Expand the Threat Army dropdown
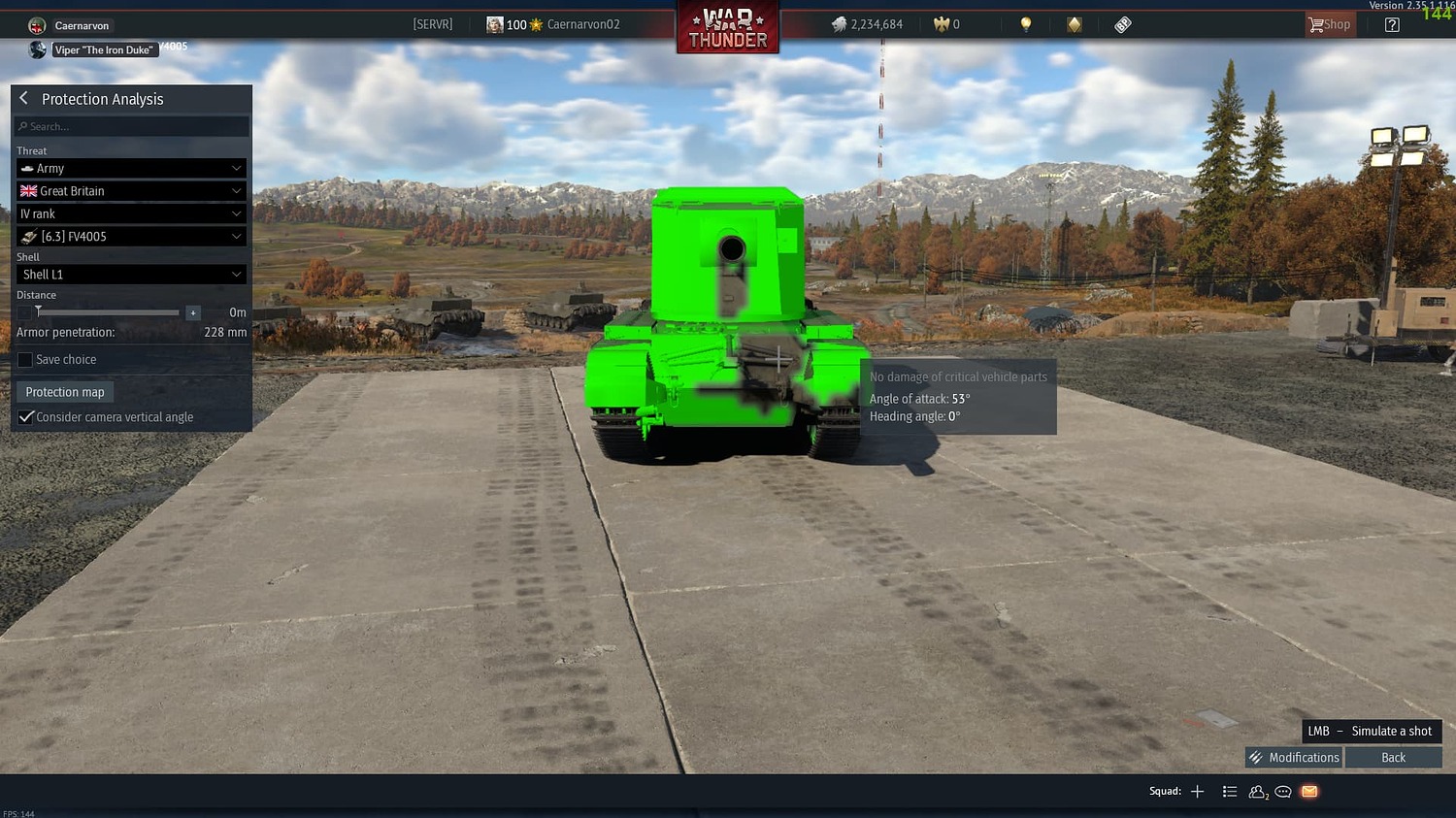1456x818 pixels. click(131, 168)
